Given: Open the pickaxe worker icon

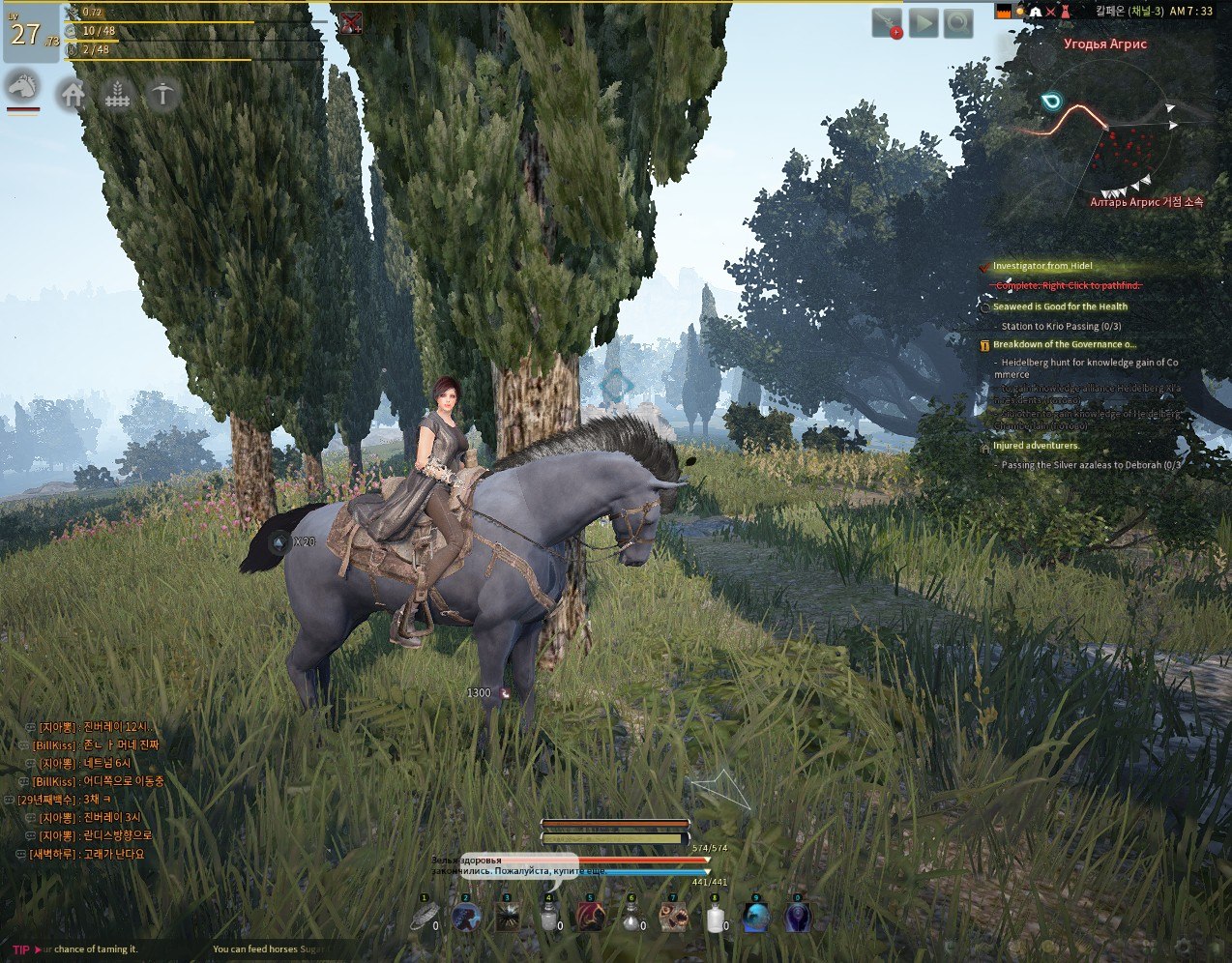Looking at the screenshot, I should pos(162,95).
